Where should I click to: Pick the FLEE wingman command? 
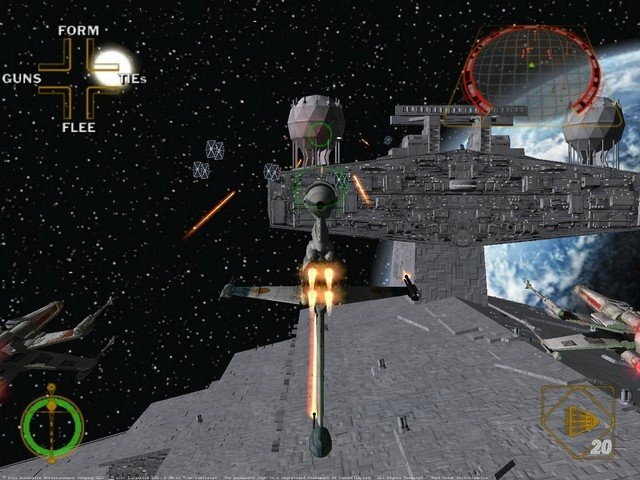[x=78, y=127]
